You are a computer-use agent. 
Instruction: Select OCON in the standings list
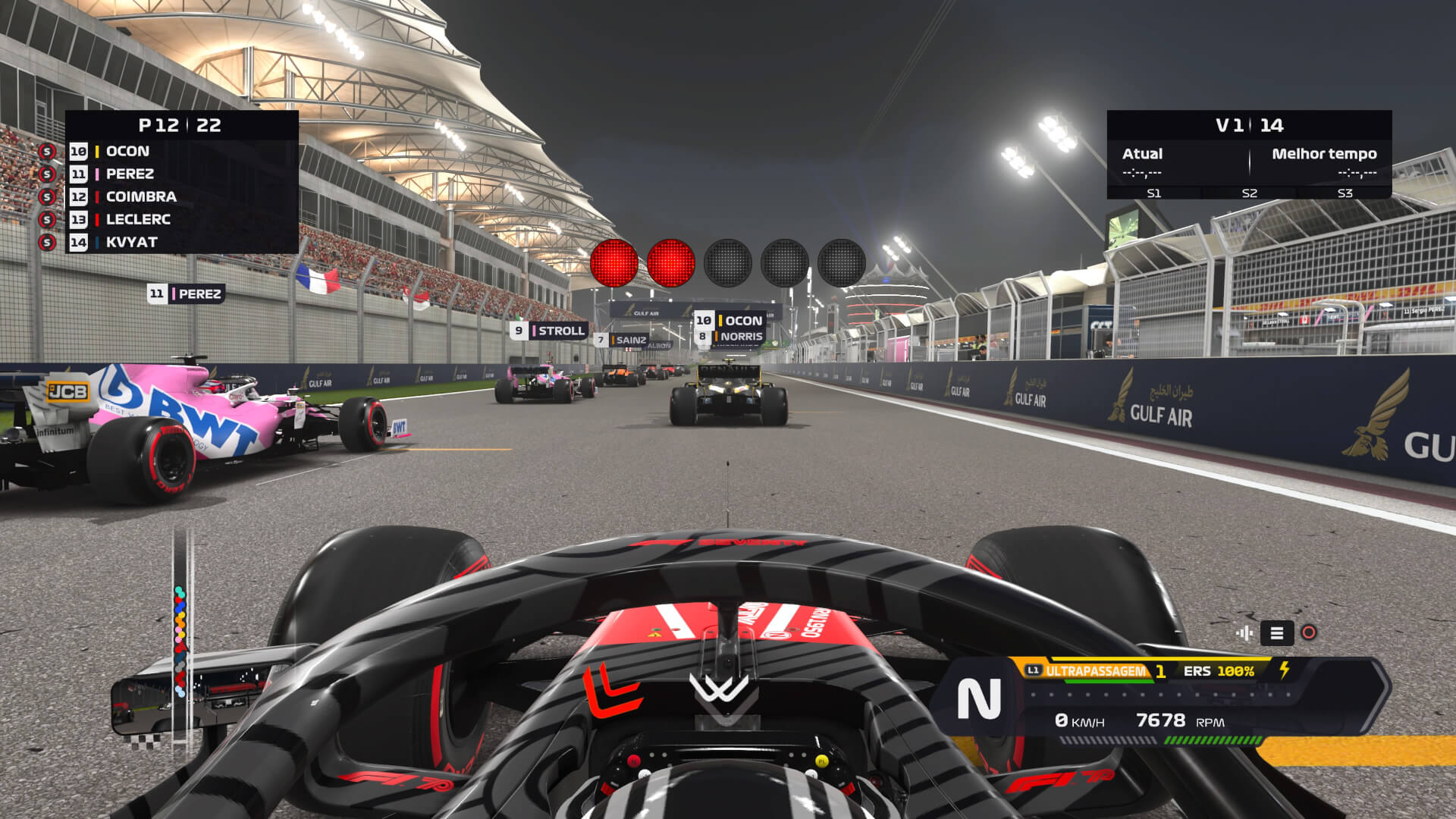127,151
